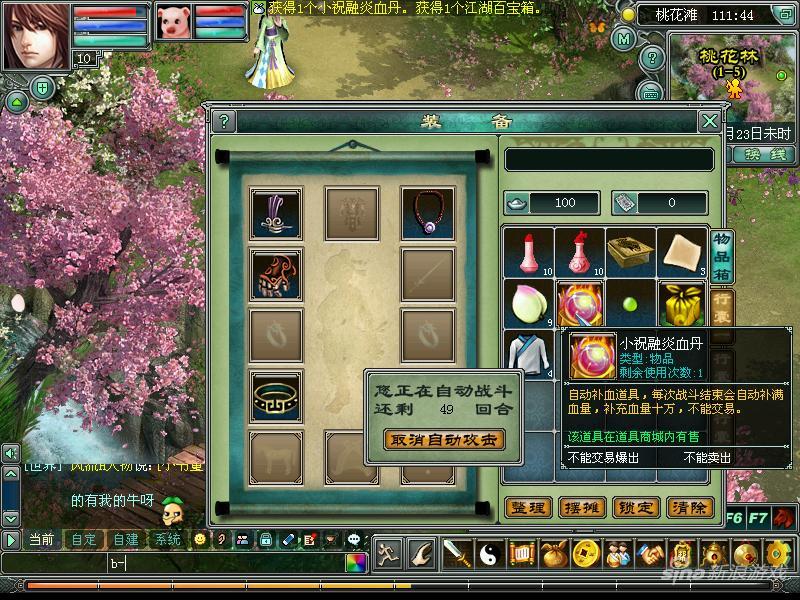Switch chat to the 系统 system tab
The width and height of the screenshot is (800, 600).
tap(167, 539)
